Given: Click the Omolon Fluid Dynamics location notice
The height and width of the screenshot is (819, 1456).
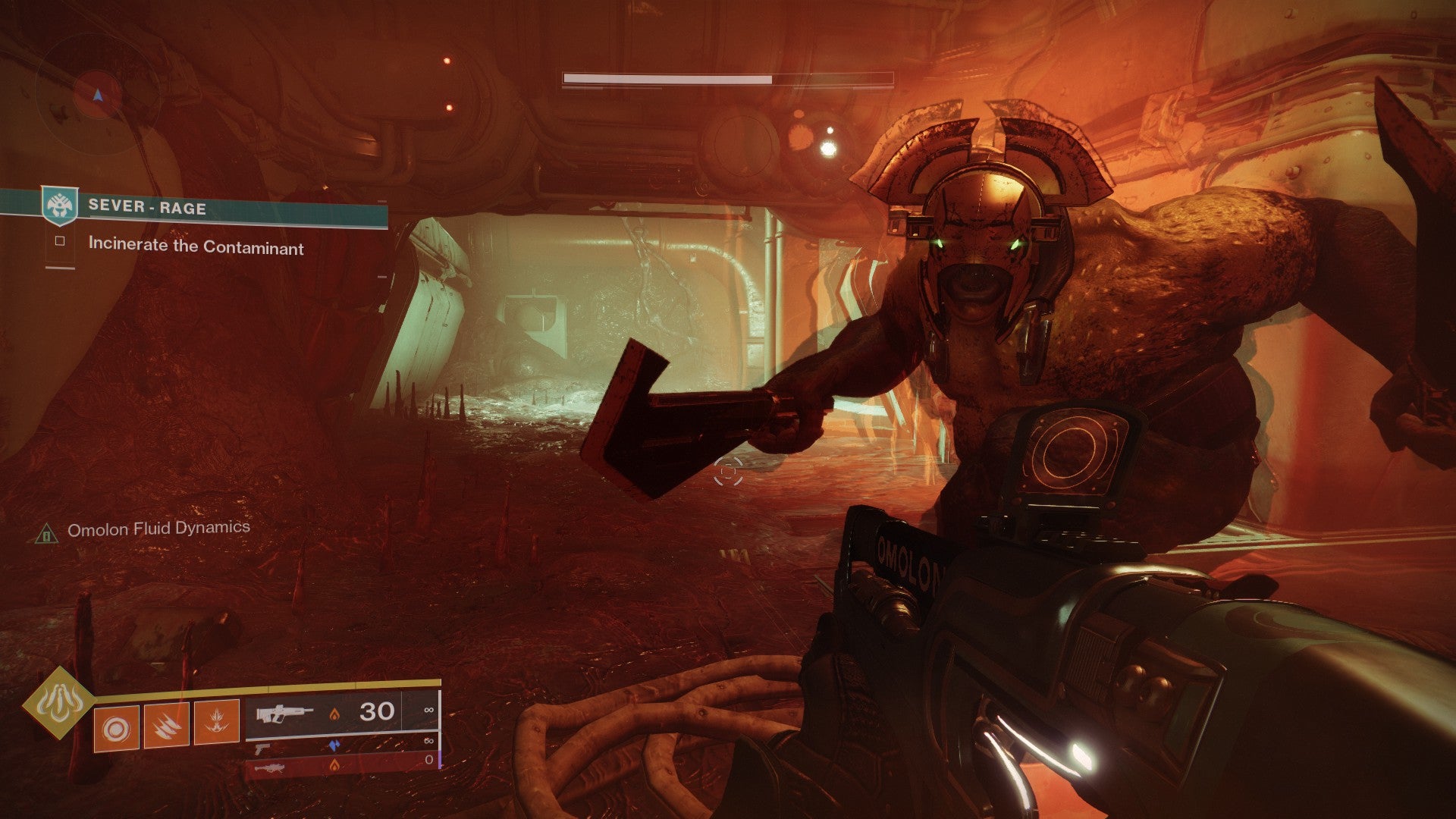Looking at the screenshot, I should pyautogui.click(x=158, y=529).
